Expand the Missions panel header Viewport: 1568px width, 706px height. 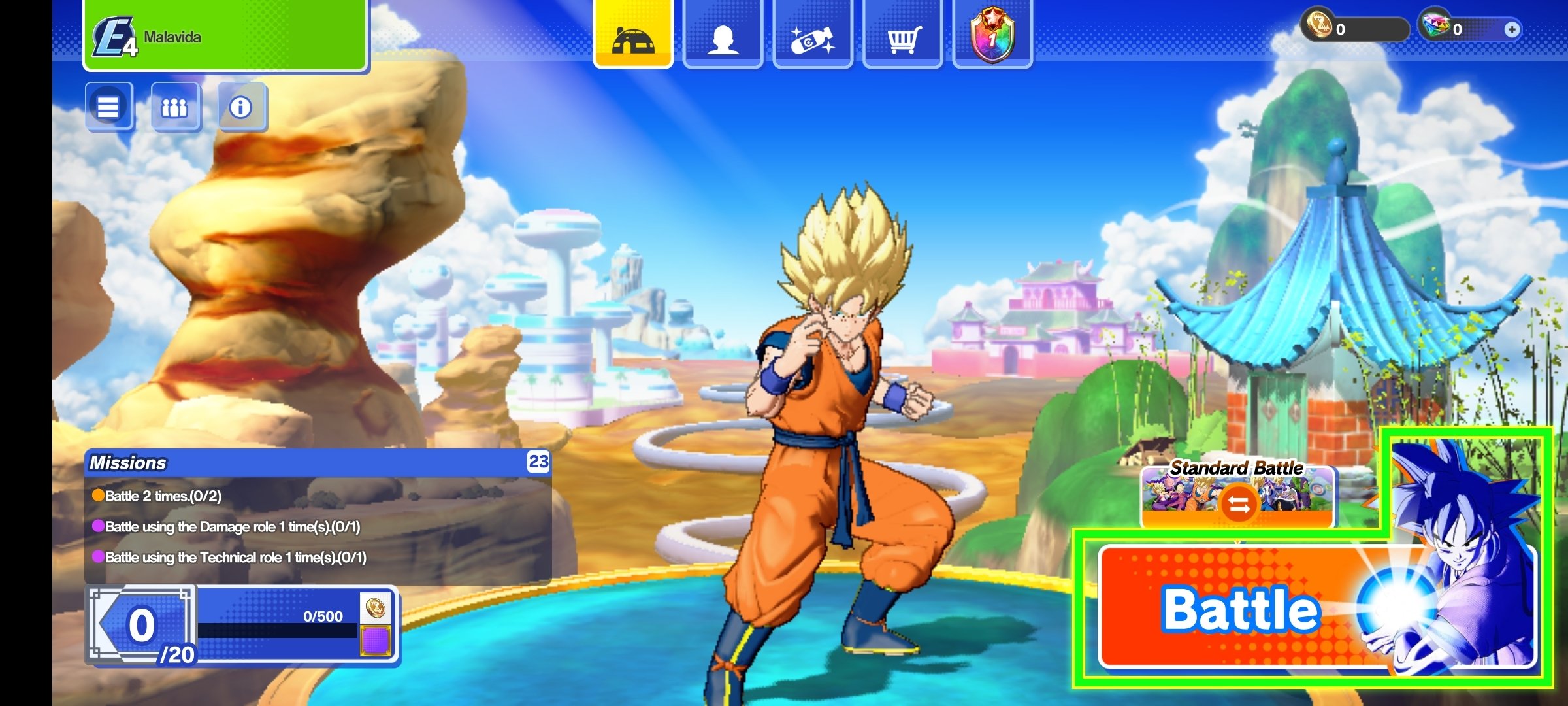318,462
